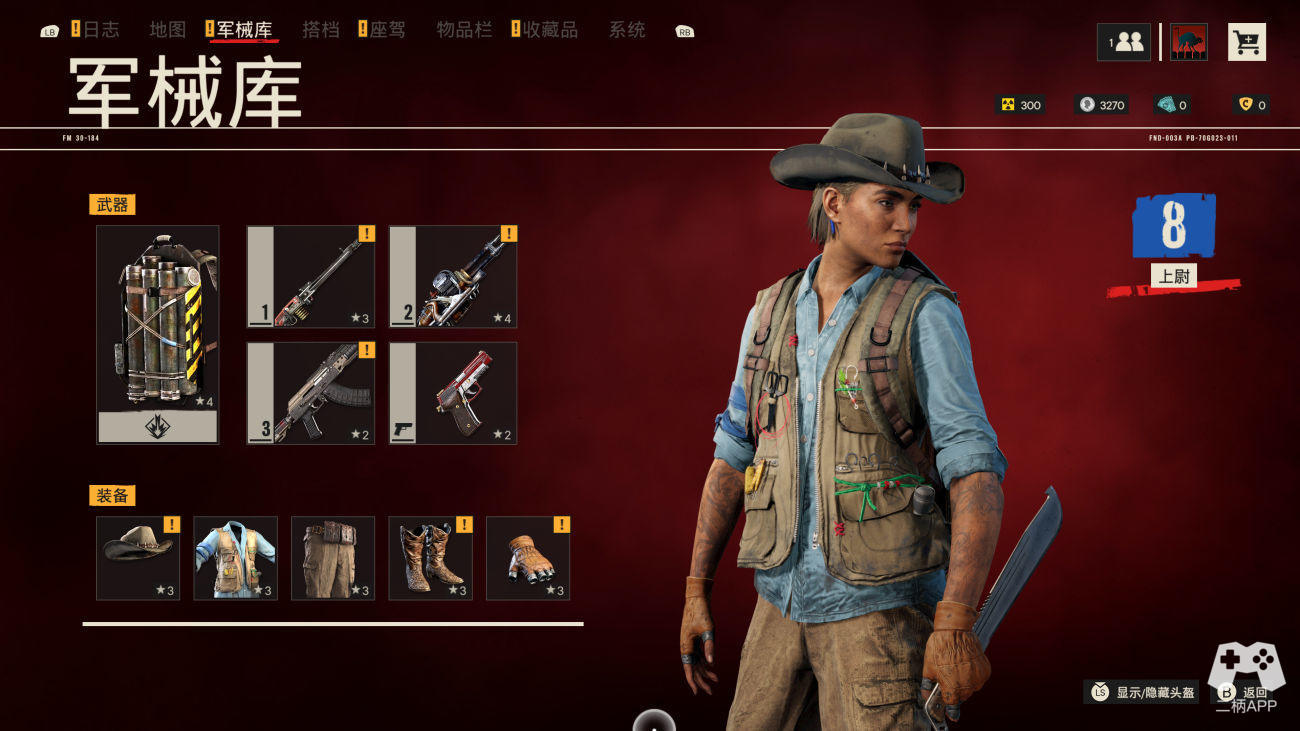
Task: Open the 日志 journal tab
Action: (100, 30)
